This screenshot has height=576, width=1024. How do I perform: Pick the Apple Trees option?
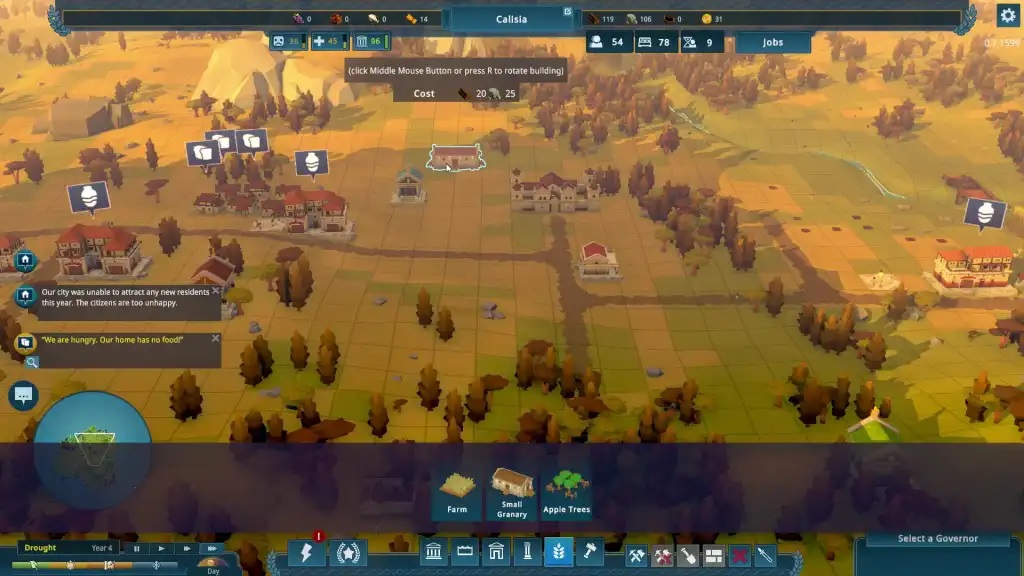[x=567, y=494]
